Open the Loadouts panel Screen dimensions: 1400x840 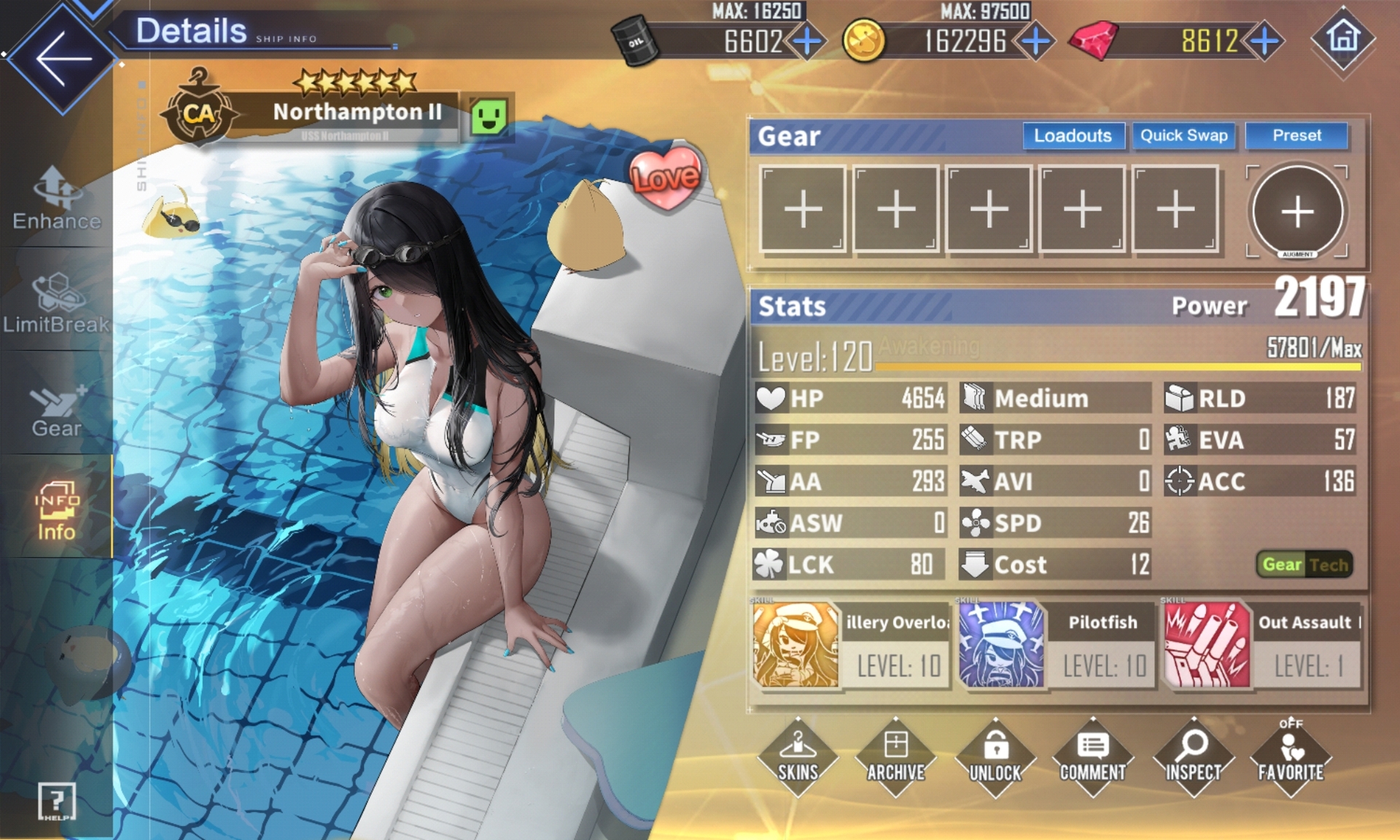coord(1073,136)
